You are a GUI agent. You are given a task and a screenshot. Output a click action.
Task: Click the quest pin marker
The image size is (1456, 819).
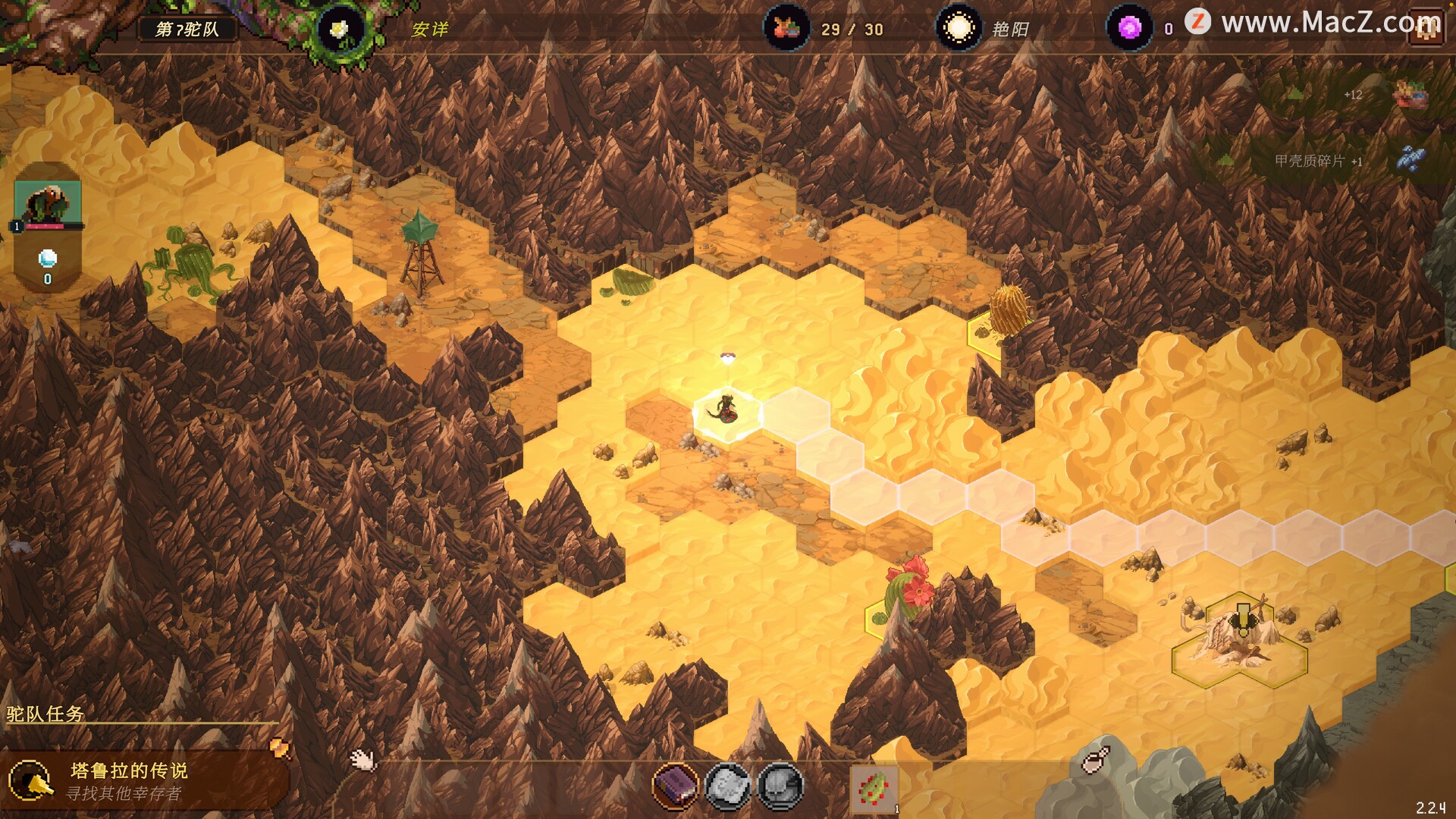pyautogui.click(x=280, y=748)
